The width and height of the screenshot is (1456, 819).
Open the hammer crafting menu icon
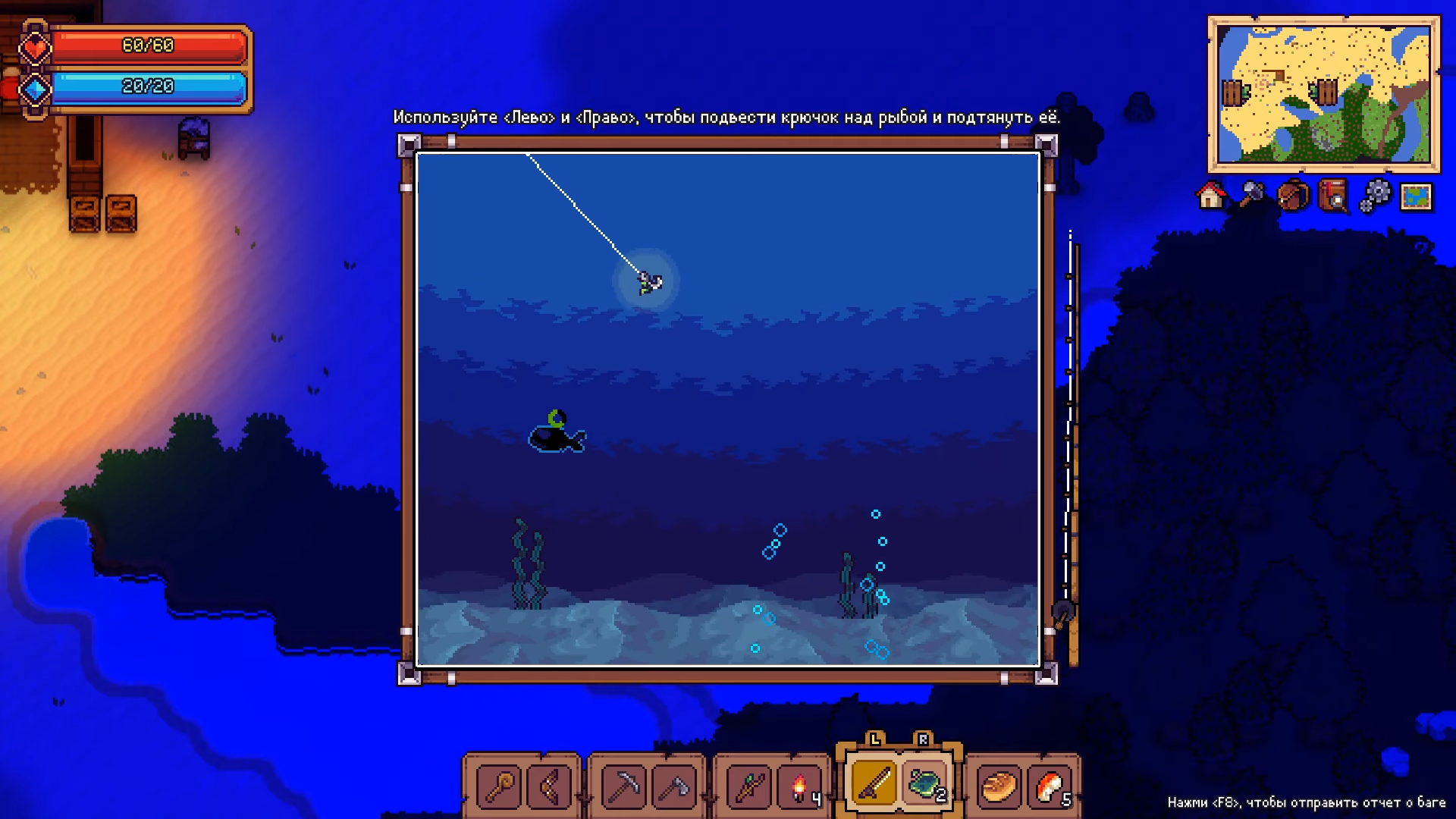click(1252, 196)
